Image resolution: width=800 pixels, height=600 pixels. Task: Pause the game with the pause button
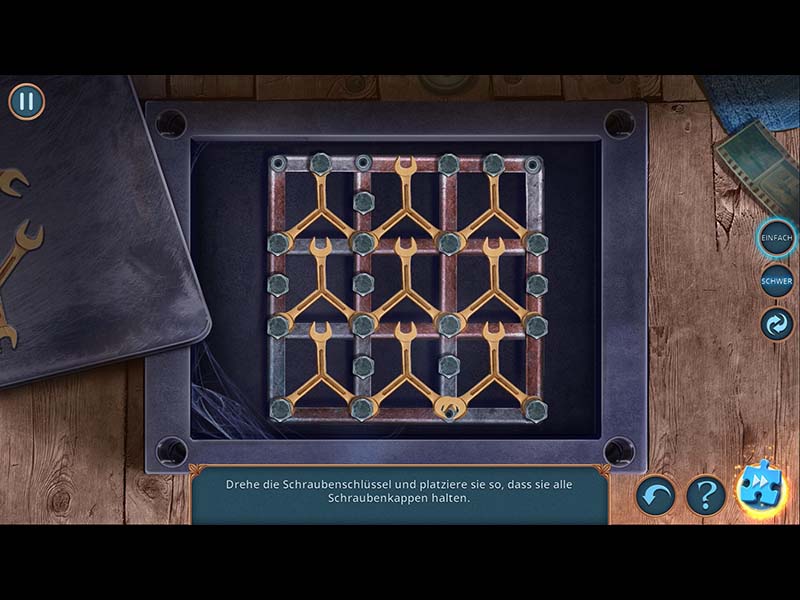click(27, 101)
